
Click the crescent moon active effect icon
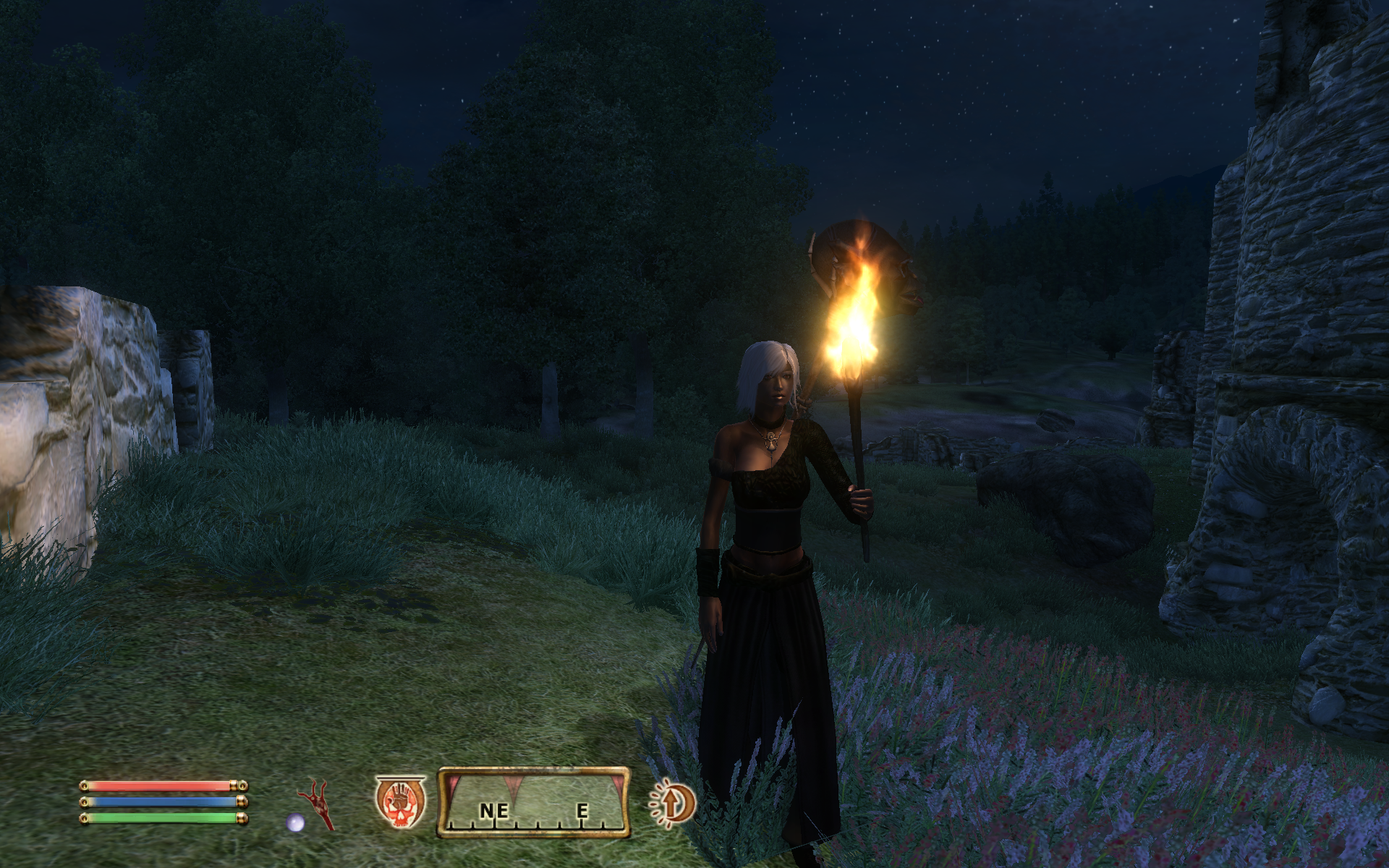point(673,803)
